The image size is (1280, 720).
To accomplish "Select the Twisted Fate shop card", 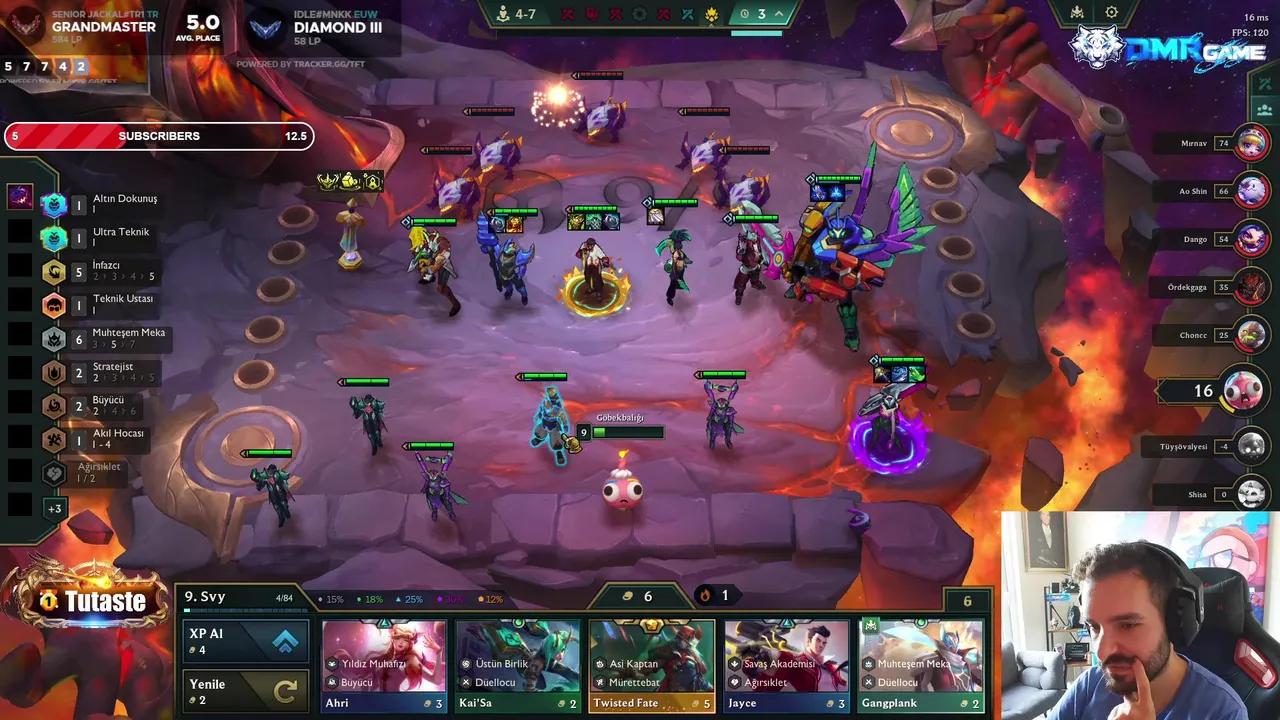I will click(x=652, y=666).
